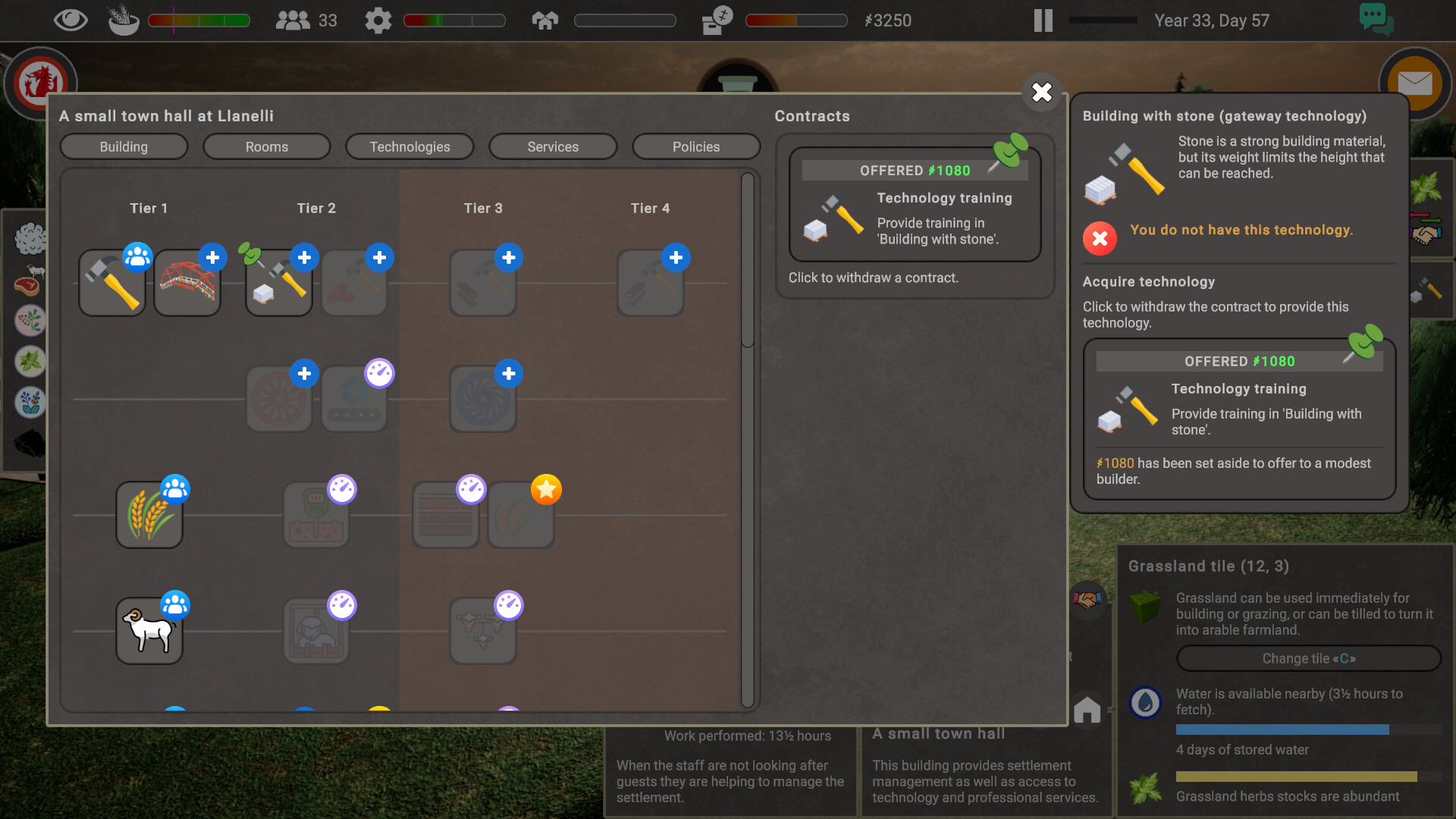Expand the Tier 4 technology with plus badge
Viewport: 1456px width, 819px height.
[676, 258]
